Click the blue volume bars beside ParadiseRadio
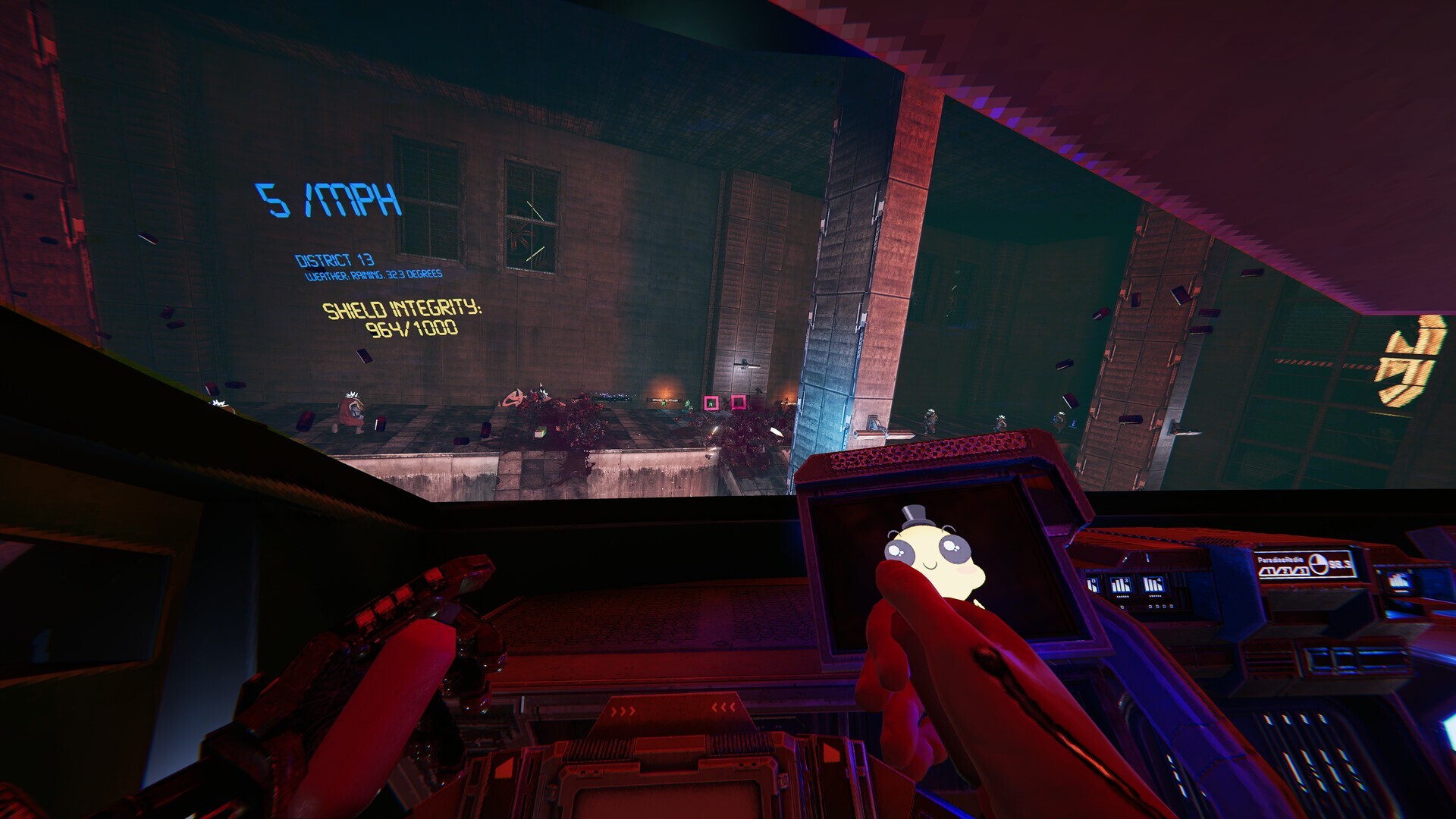Screen dimensions: 1456x819 pos(1283,571)
